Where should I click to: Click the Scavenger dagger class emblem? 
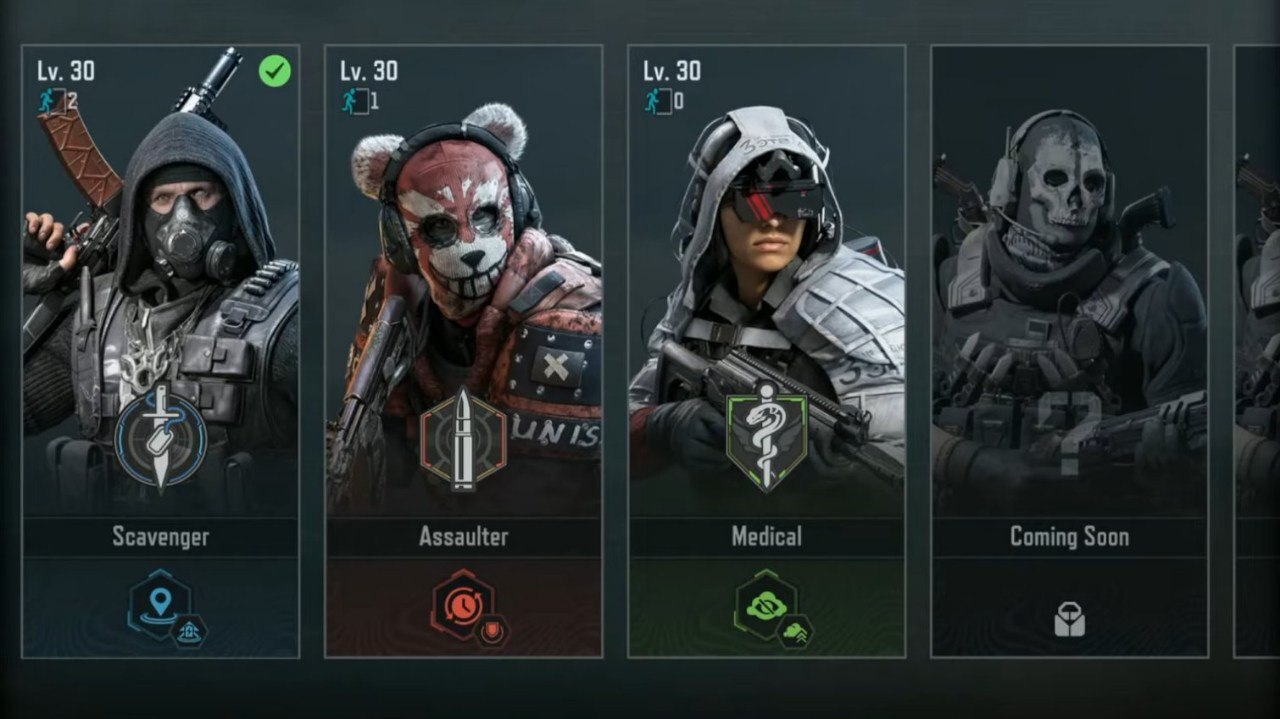point(160,438)
